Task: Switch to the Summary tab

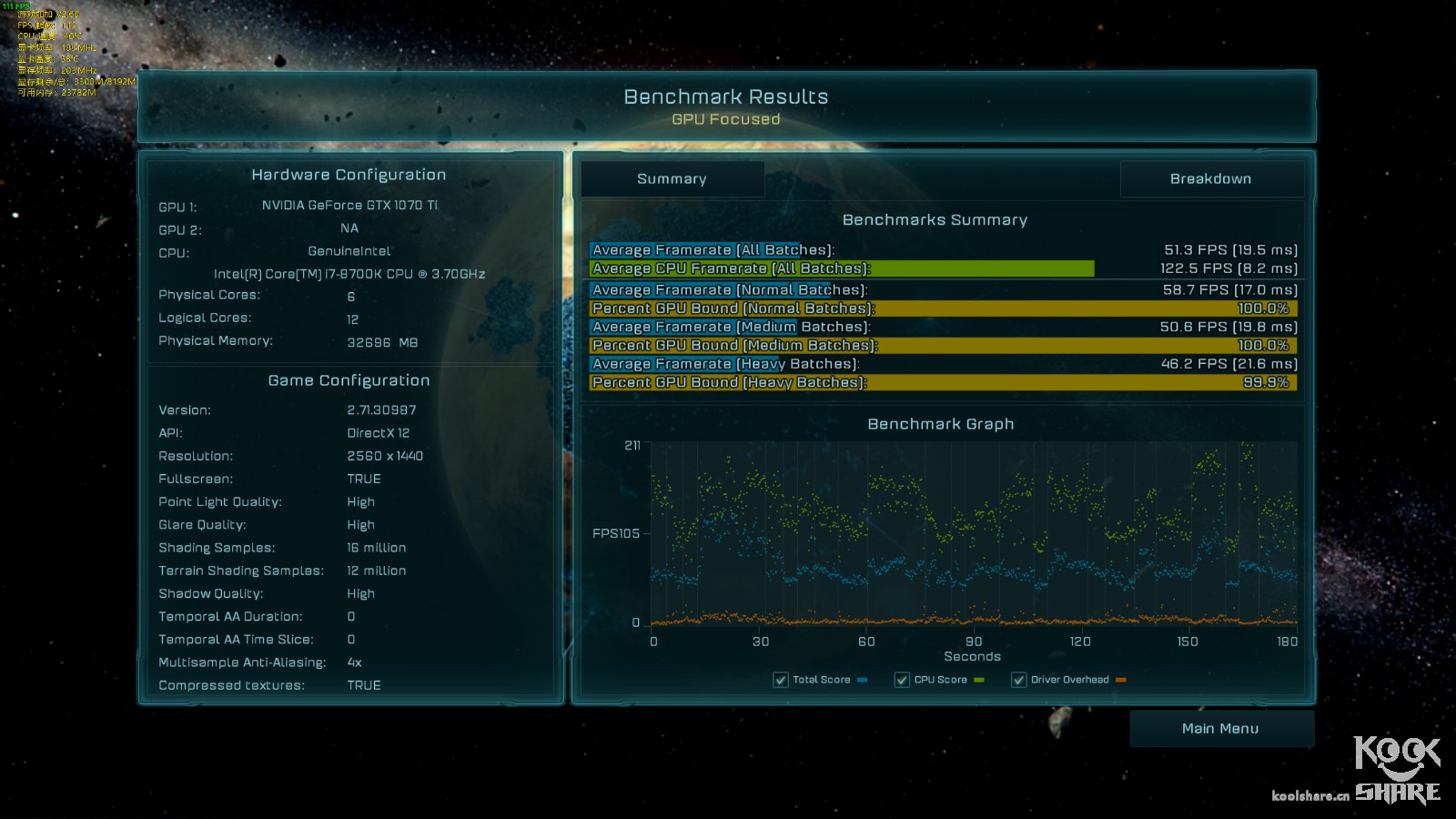Action: click(672, 179)
